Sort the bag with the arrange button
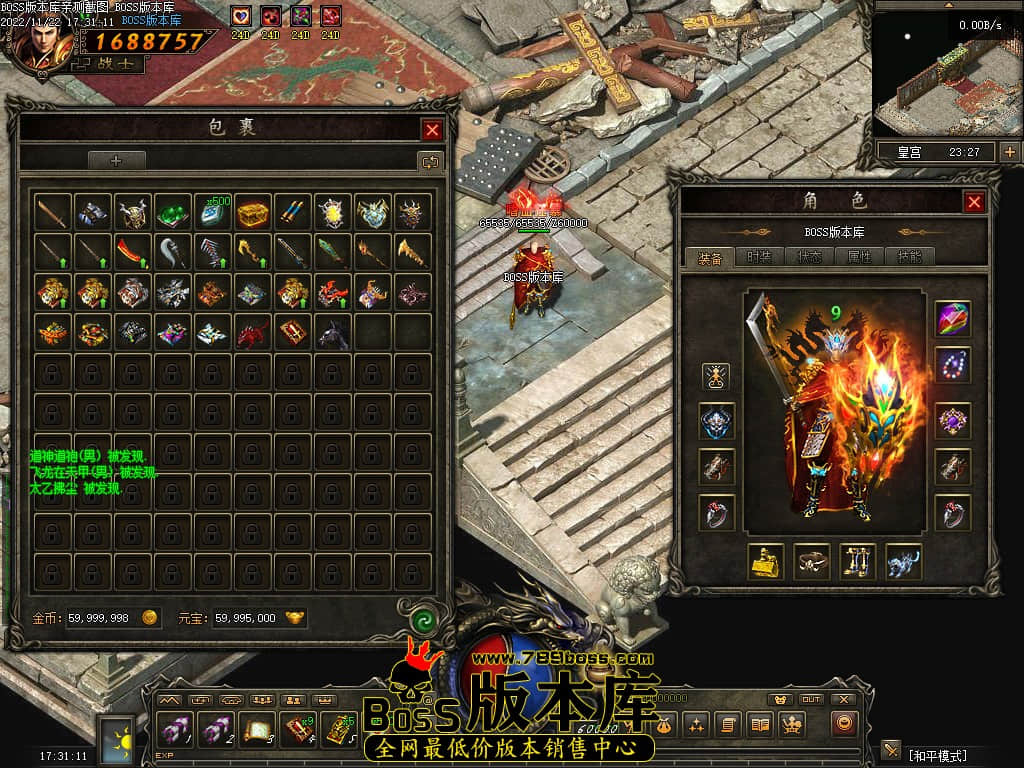The width and height of the screenshot is (1024, 768). tap(430, 161)
